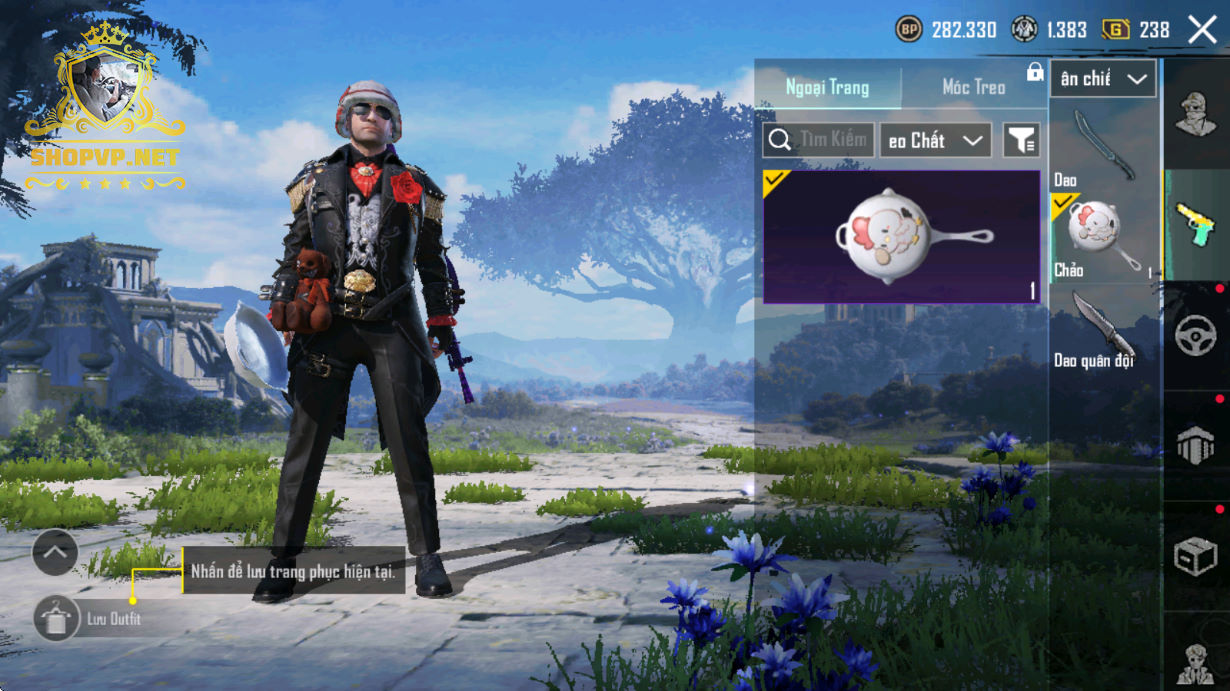This screenshot has width=1230, height=691.
Task: Save the current look with Lưu Outfit
Action: [x=57, y=618]
